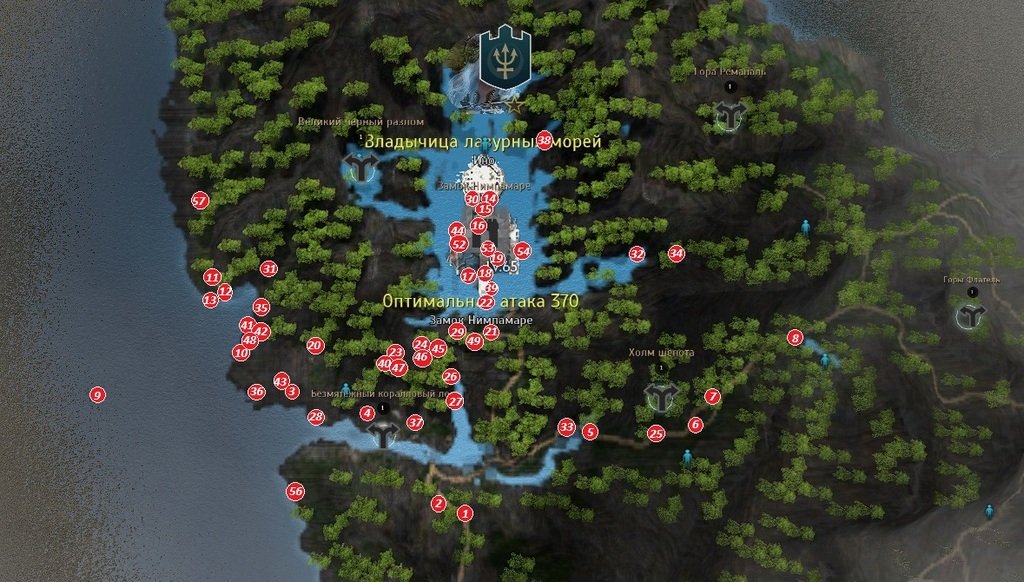This screenshot has height=582, width=1024.
Task: Select map marker number 9
Action: click(x=97, y=395)
